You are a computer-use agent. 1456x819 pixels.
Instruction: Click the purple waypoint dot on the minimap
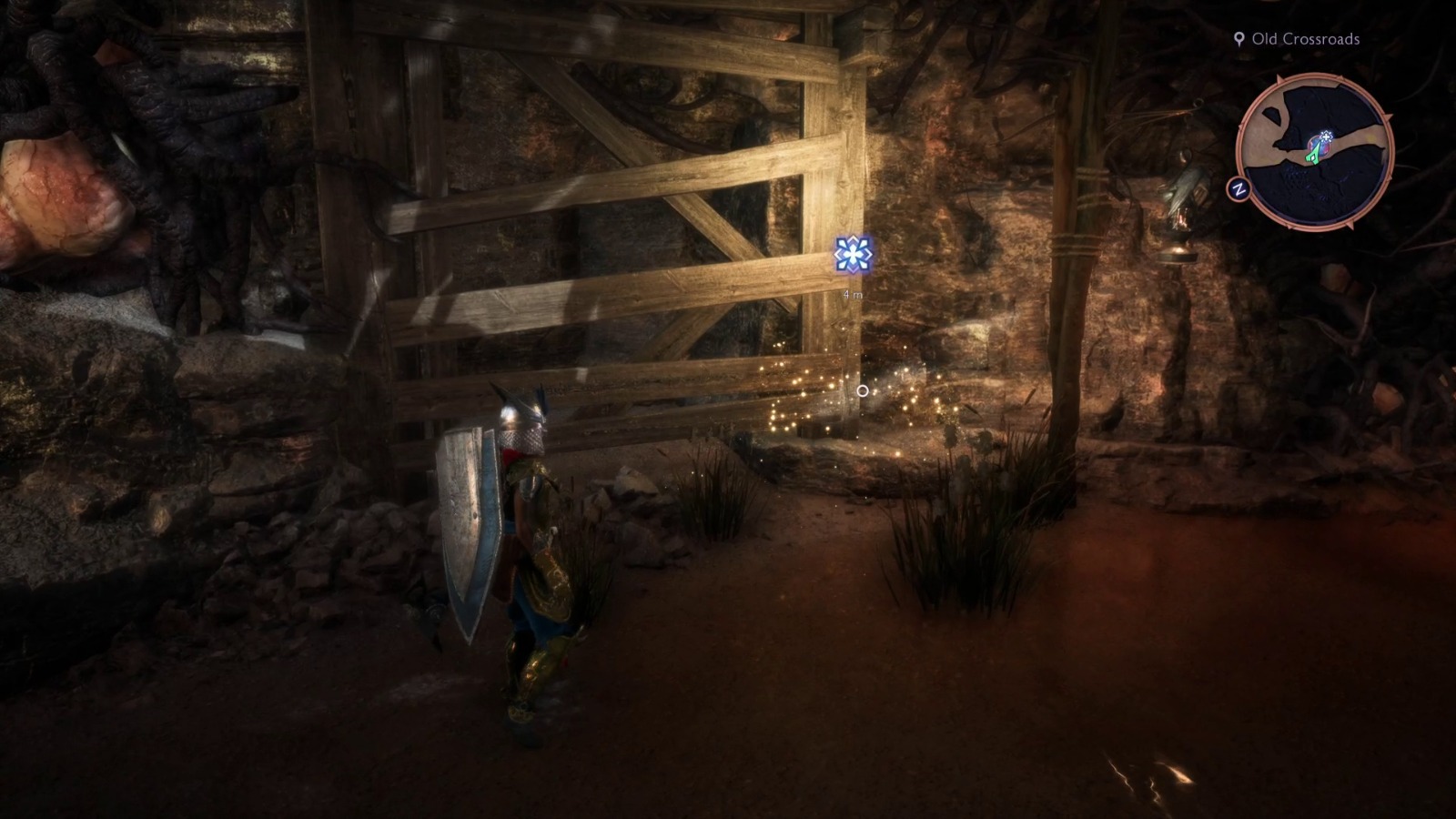click(1321, 145)
